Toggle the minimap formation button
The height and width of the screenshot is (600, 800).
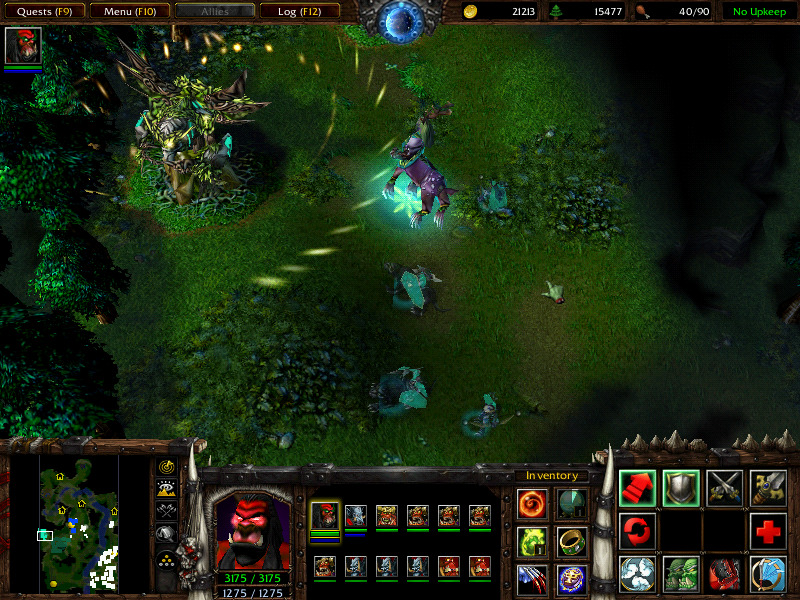[x=167, y=558]
